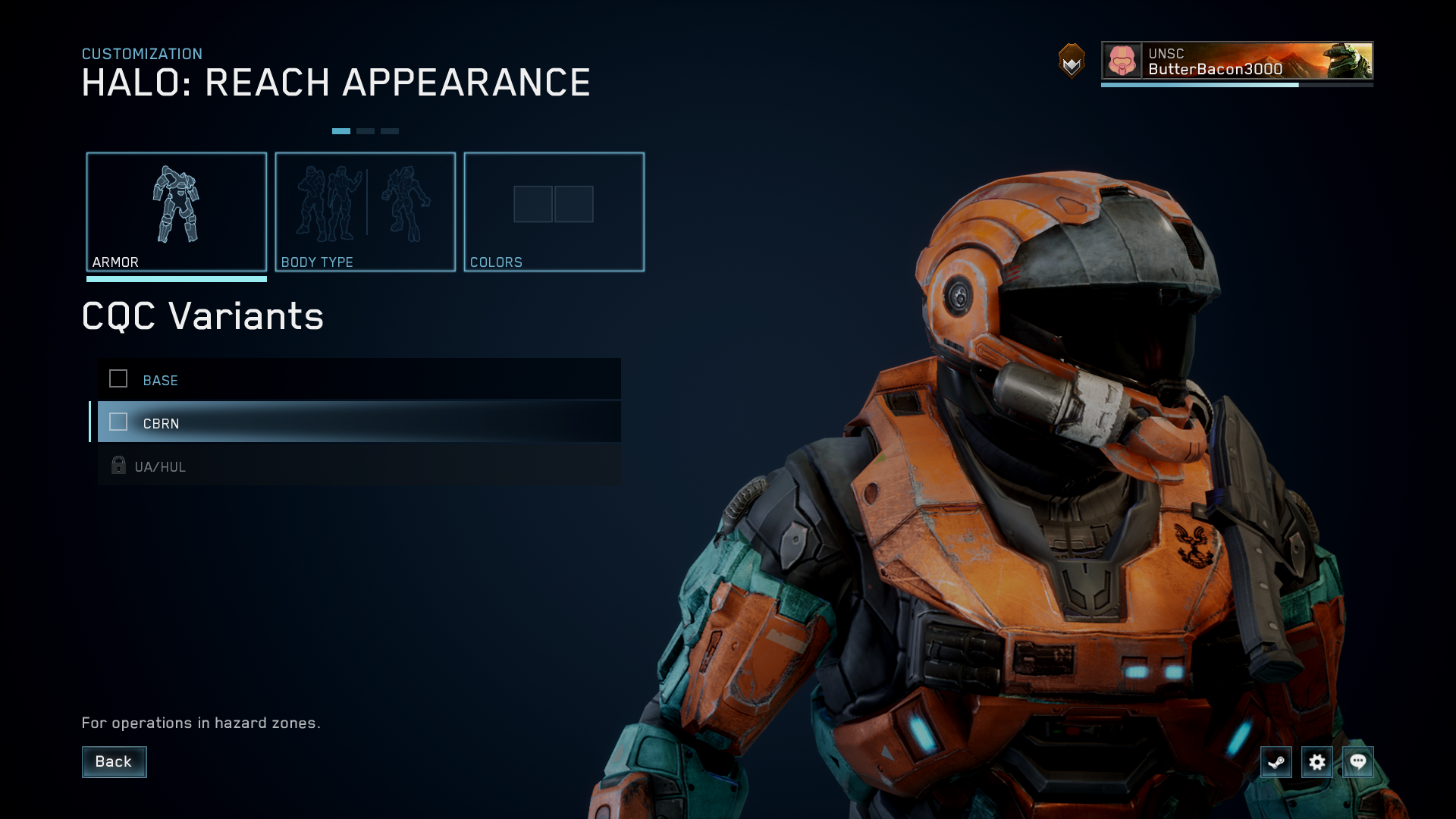1456x819 pixels.
Task: Check the BASE variant checkbox
Action: 118,379
